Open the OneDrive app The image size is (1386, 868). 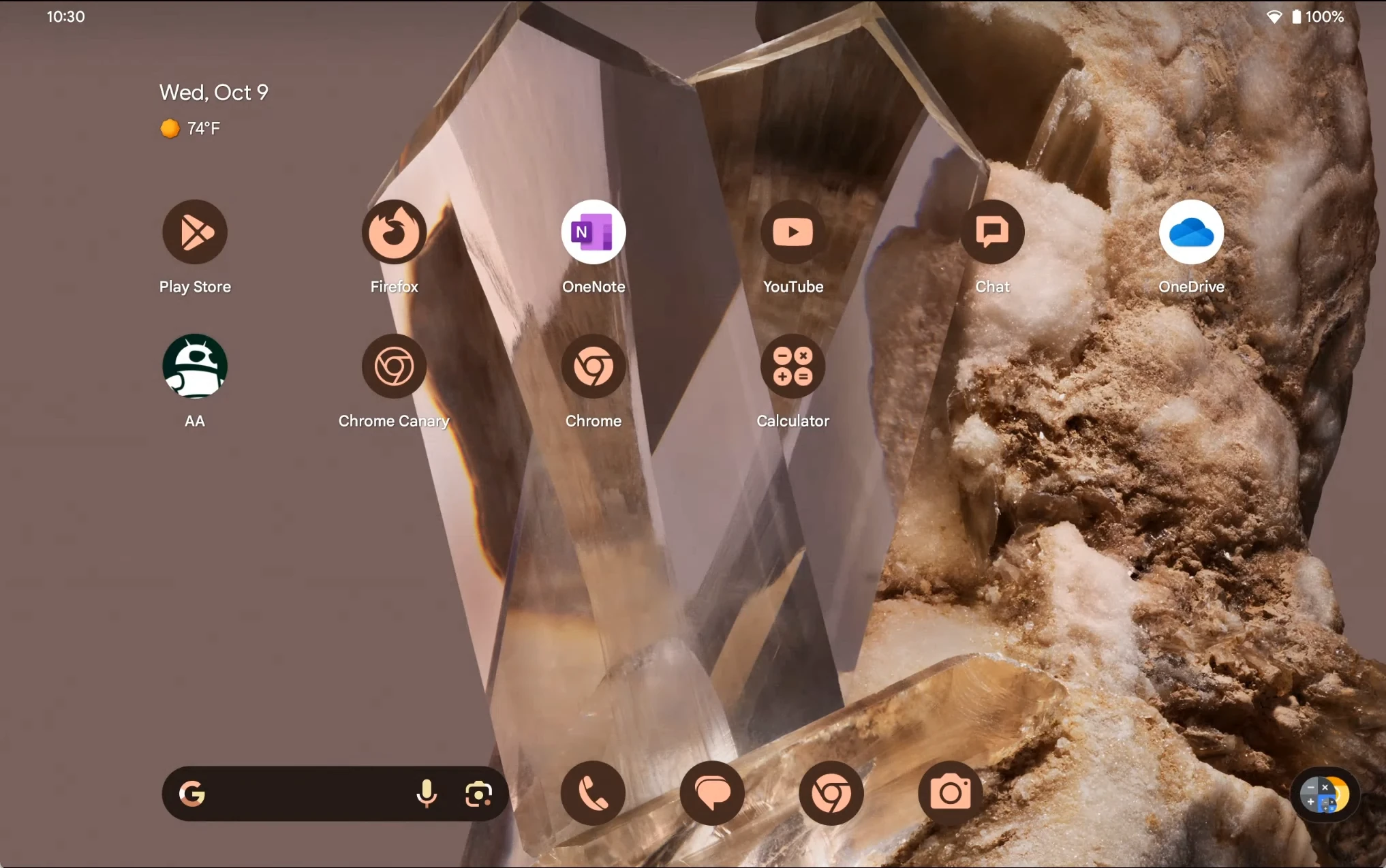(1191, 232)
